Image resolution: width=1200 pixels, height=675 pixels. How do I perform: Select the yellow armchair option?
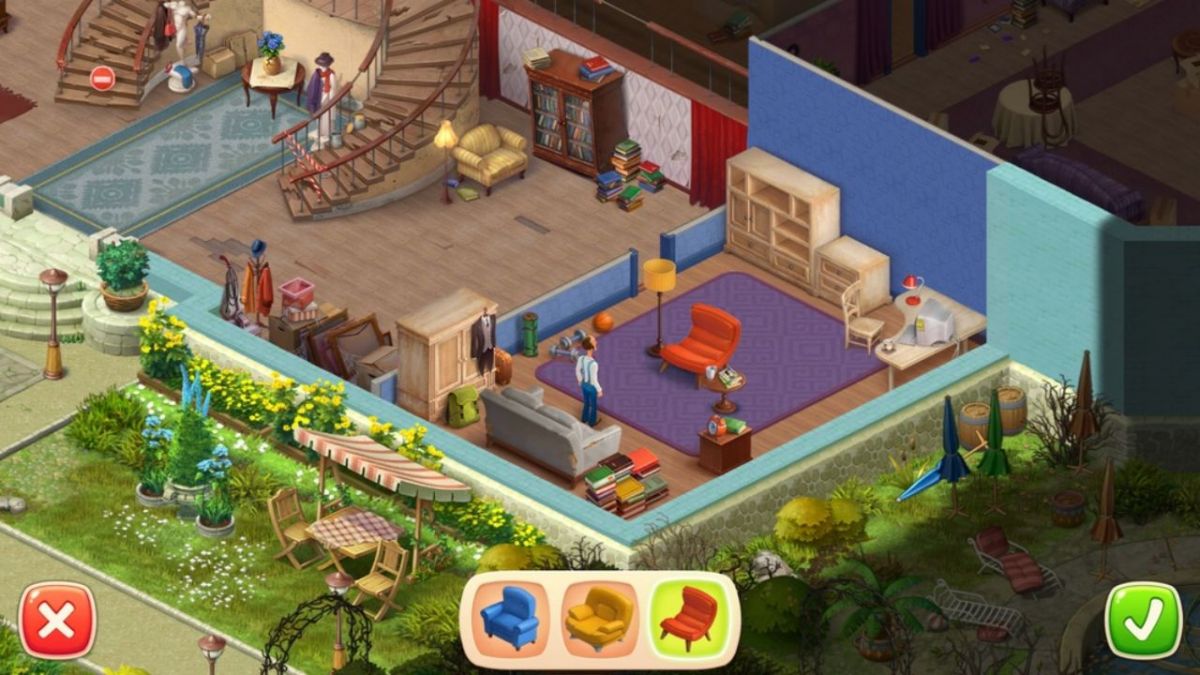(599, 617)
